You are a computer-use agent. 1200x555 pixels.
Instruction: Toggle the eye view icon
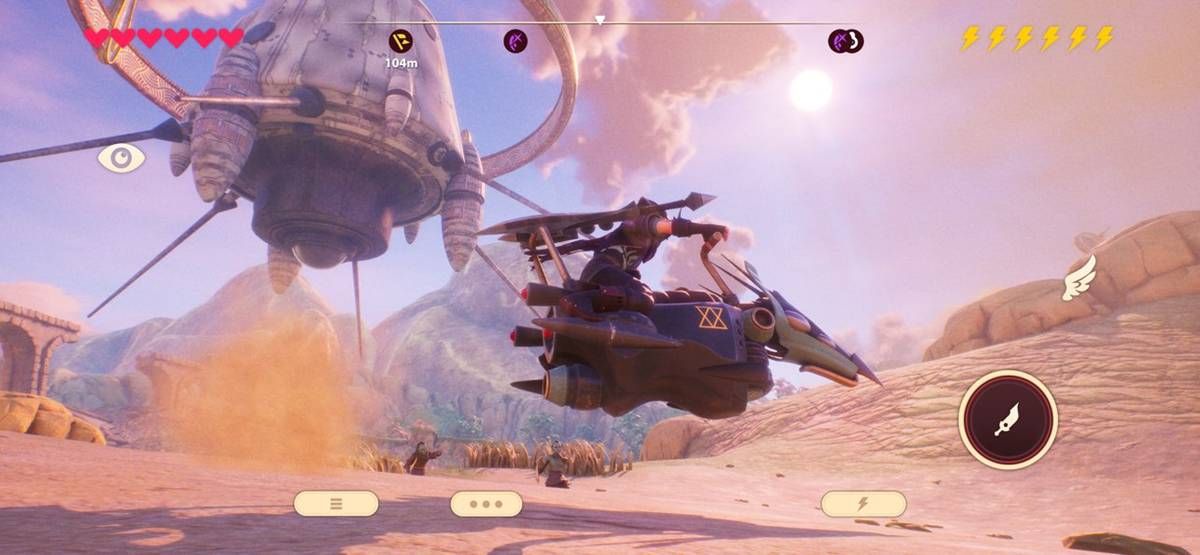121,158
